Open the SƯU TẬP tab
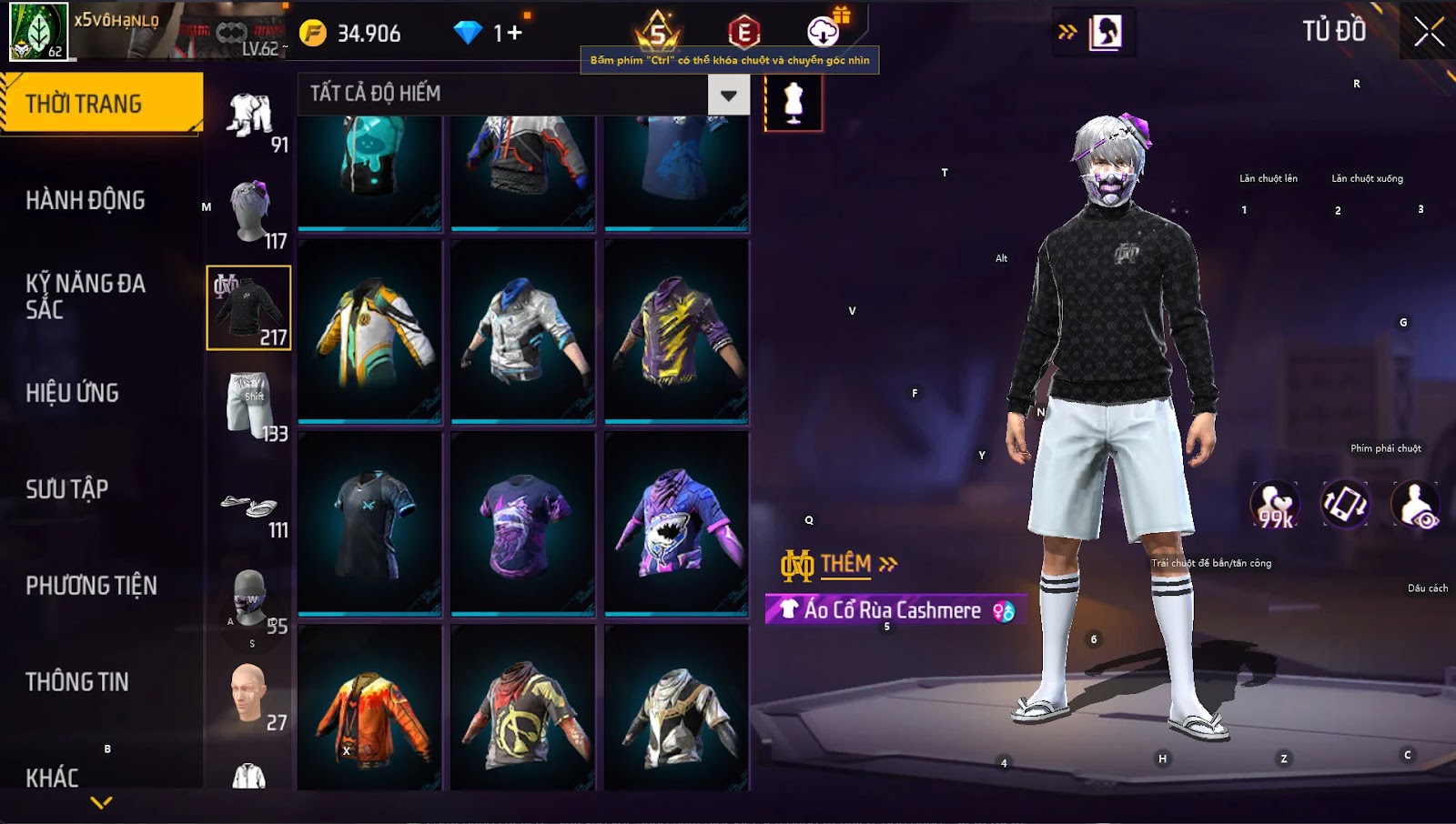Viewport: 1456px width, 824px height. [67, 489]
